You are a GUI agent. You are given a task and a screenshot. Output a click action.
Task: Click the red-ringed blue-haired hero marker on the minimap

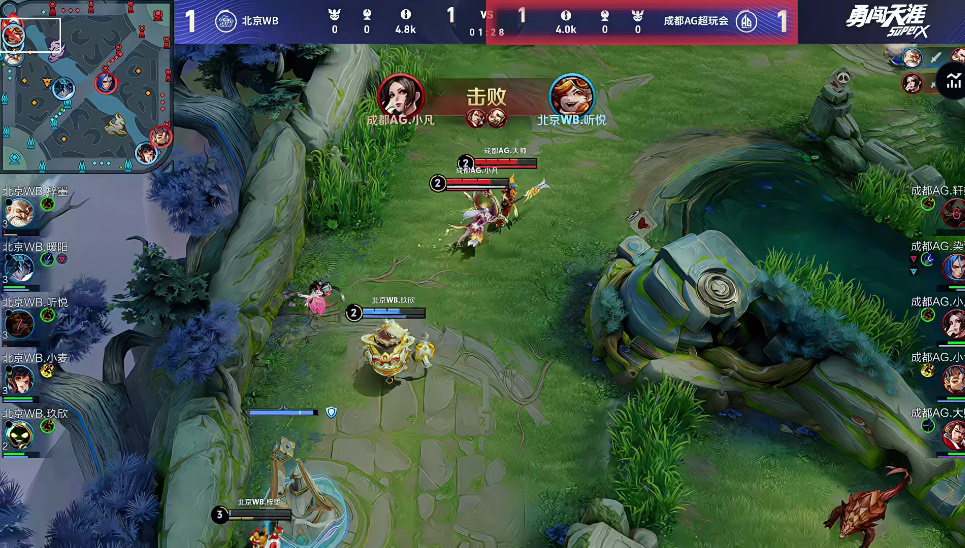tap(105, 82)
